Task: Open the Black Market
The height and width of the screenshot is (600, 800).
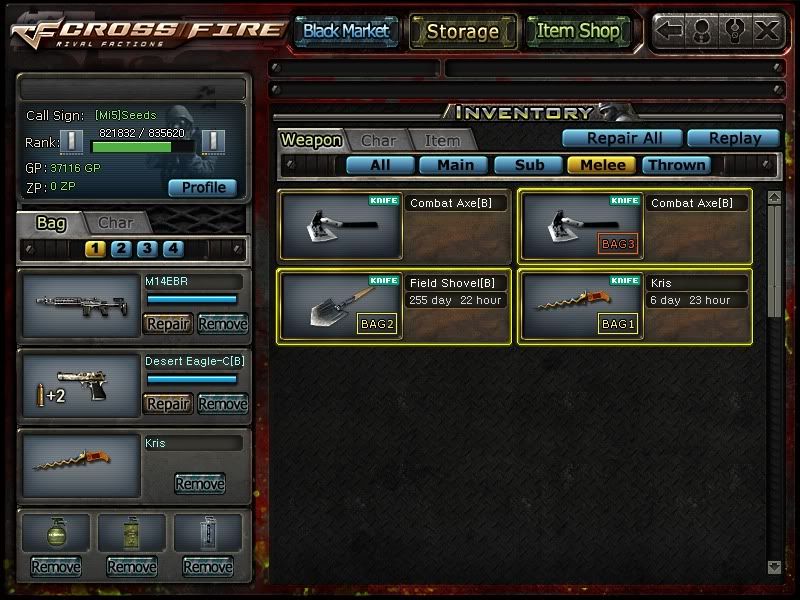Action: 346,31
